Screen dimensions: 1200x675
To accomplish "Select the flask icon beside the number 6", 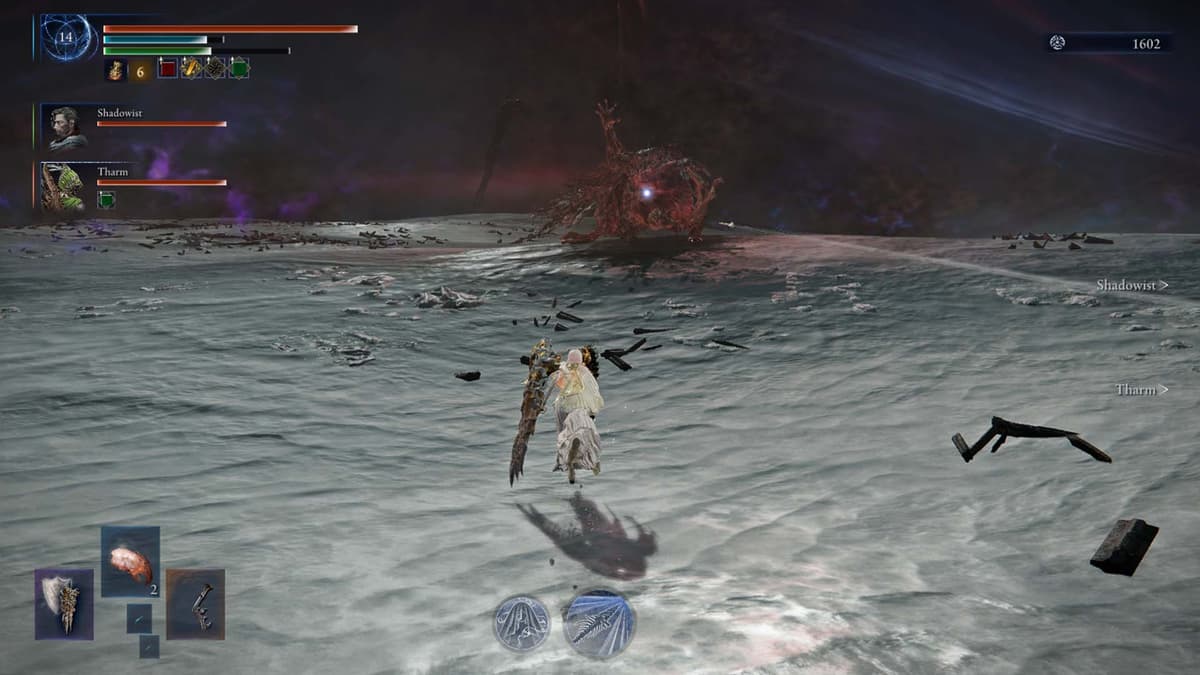I will [115, 69].
